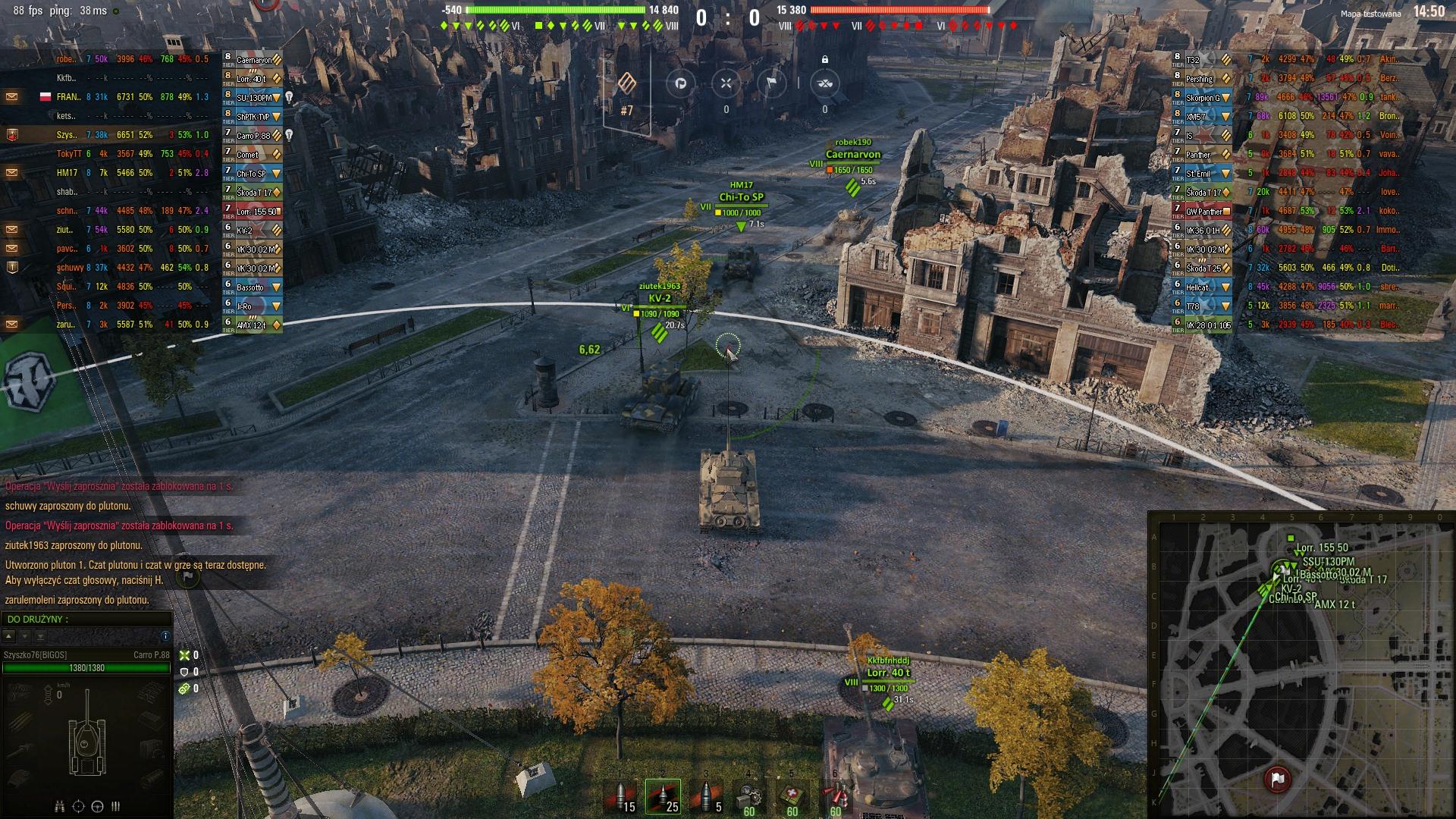Use the repair kit in slot 4

coord(749,795)
